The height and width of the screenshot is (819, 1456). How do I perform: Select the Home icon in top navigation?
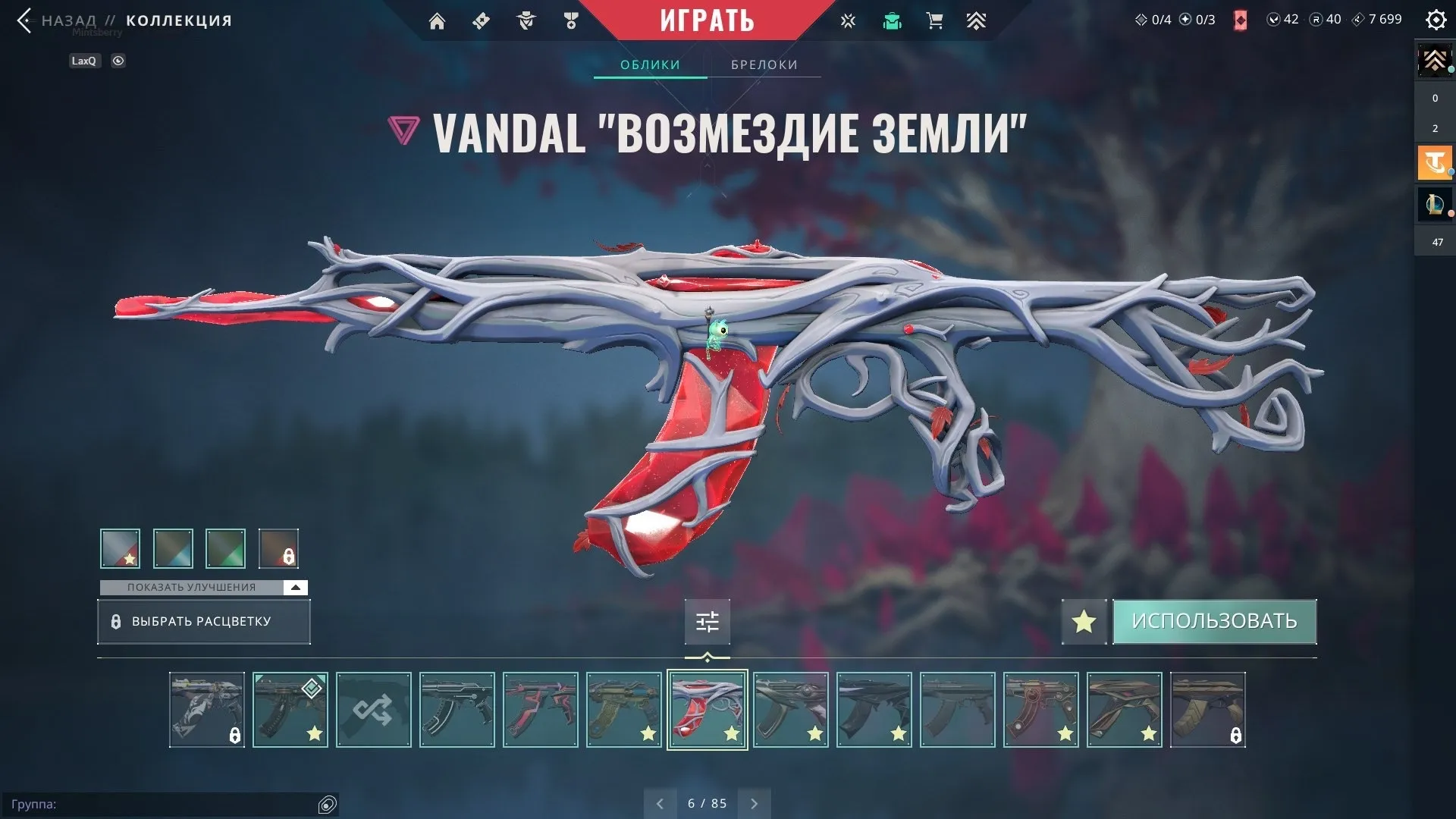click(437, 20)
